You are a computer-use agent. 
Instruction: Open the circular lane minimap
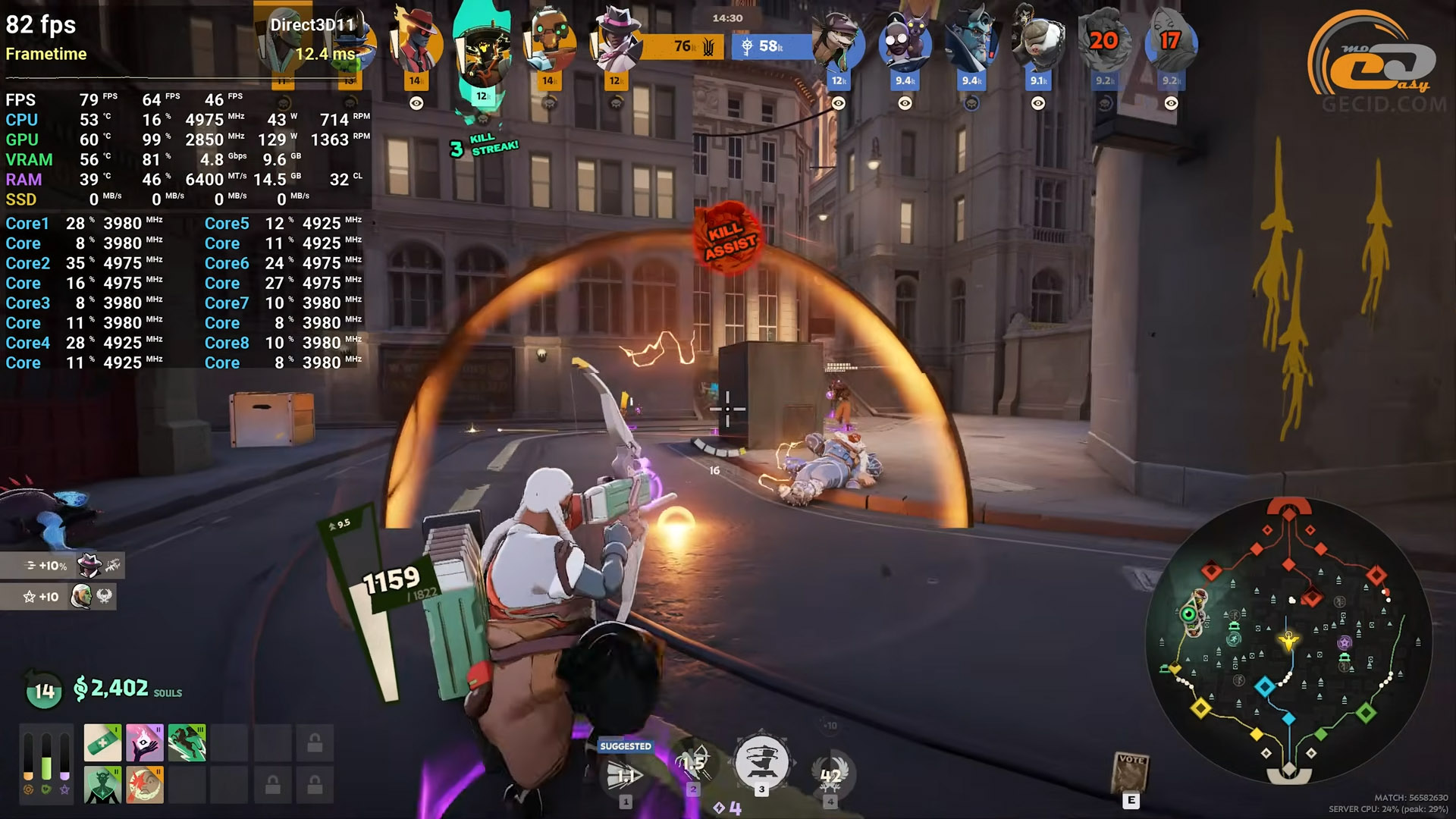[1288, 641]
